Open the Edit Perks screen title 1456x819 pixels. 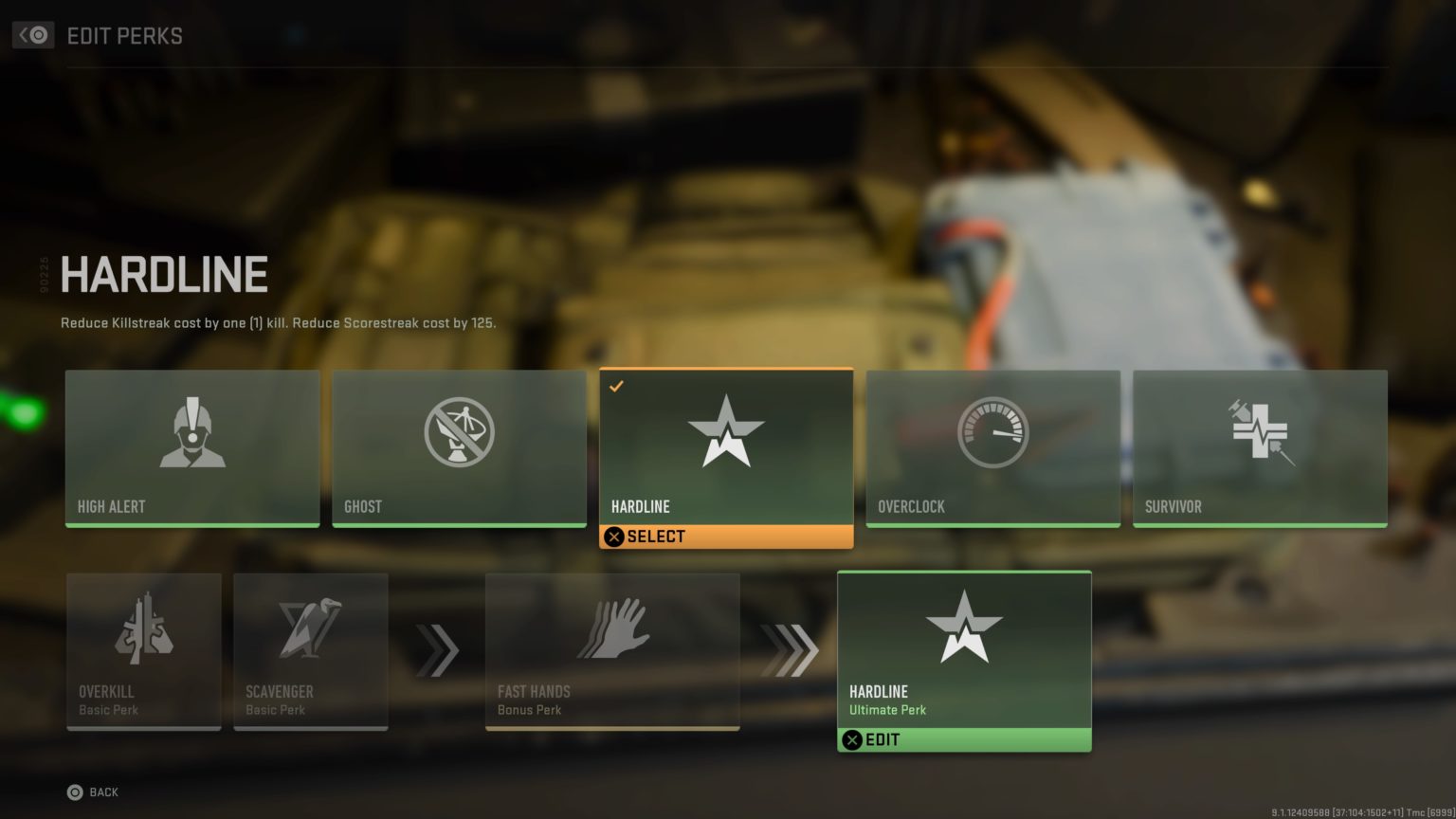tap(124, 36)
